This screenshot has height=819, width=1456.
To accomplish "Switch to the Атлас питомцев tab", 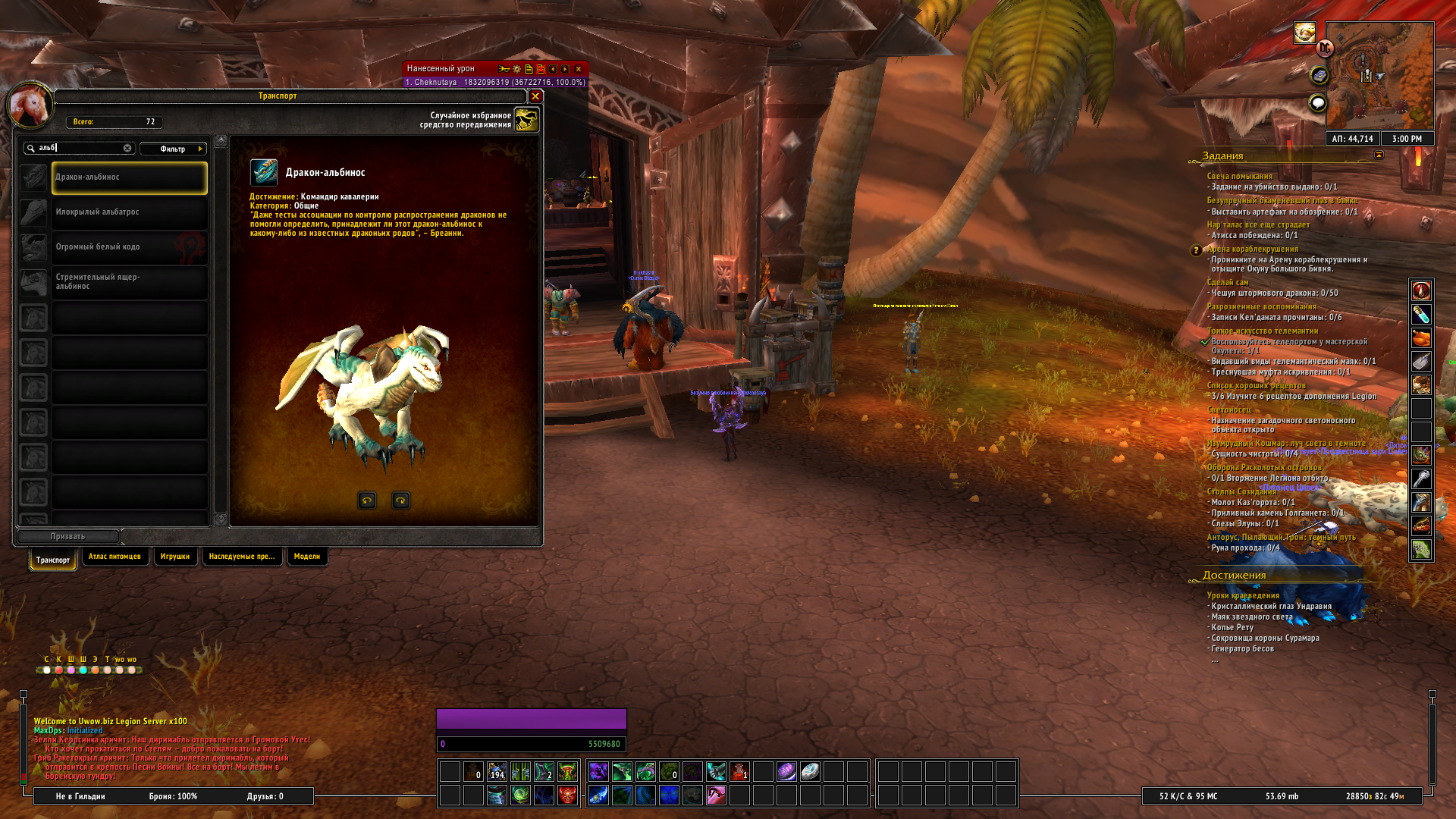I will (115, 557).
